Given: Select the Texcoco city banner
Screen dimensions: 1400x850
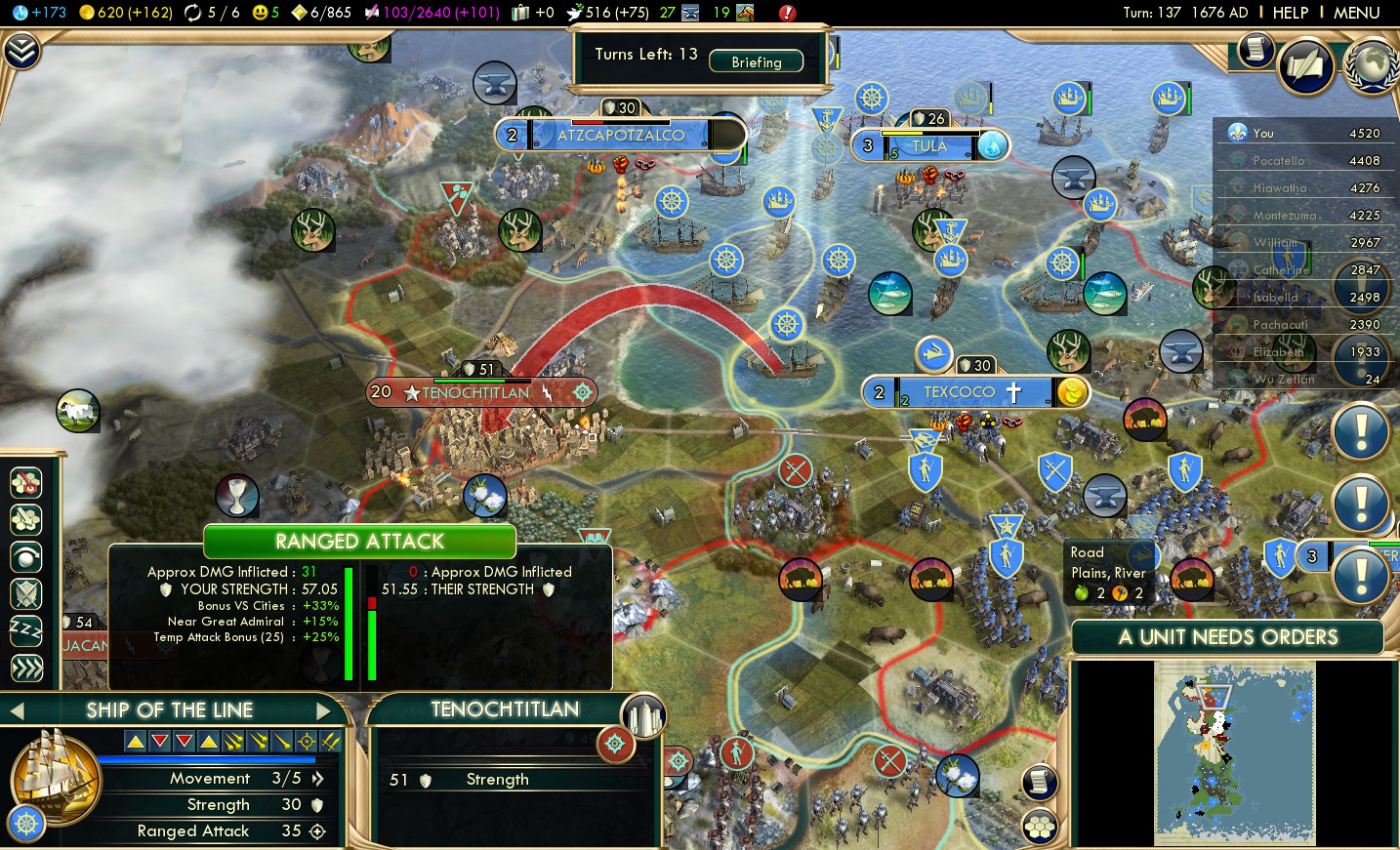Looking at the screenshot, I should tap(960, 392).
